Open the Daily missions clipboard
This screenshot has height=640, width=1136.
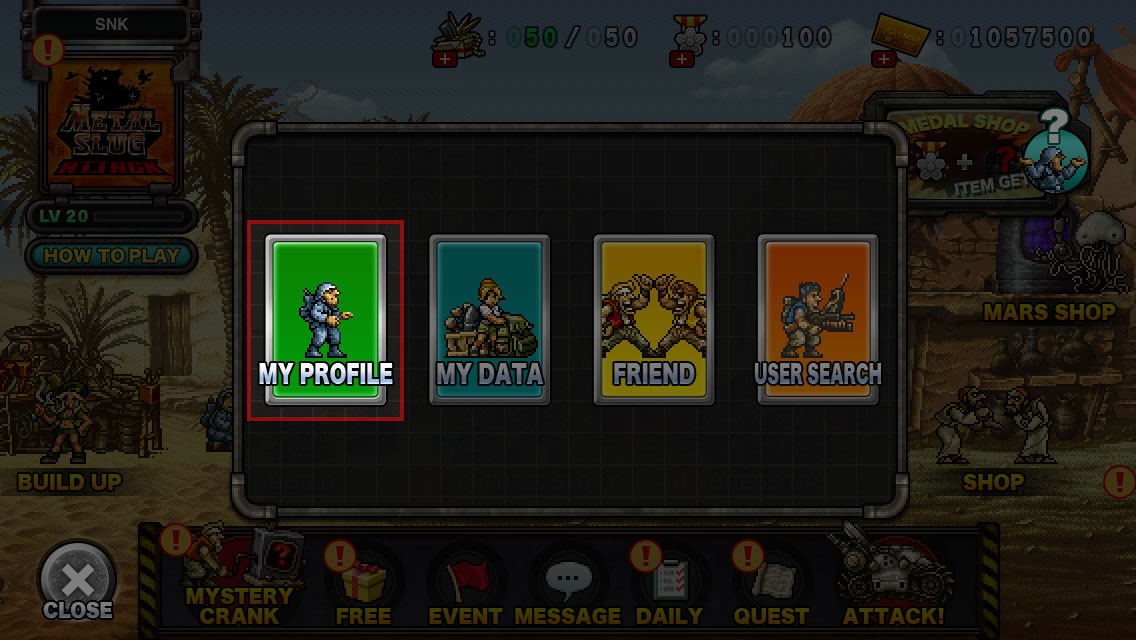click(668, 585)
